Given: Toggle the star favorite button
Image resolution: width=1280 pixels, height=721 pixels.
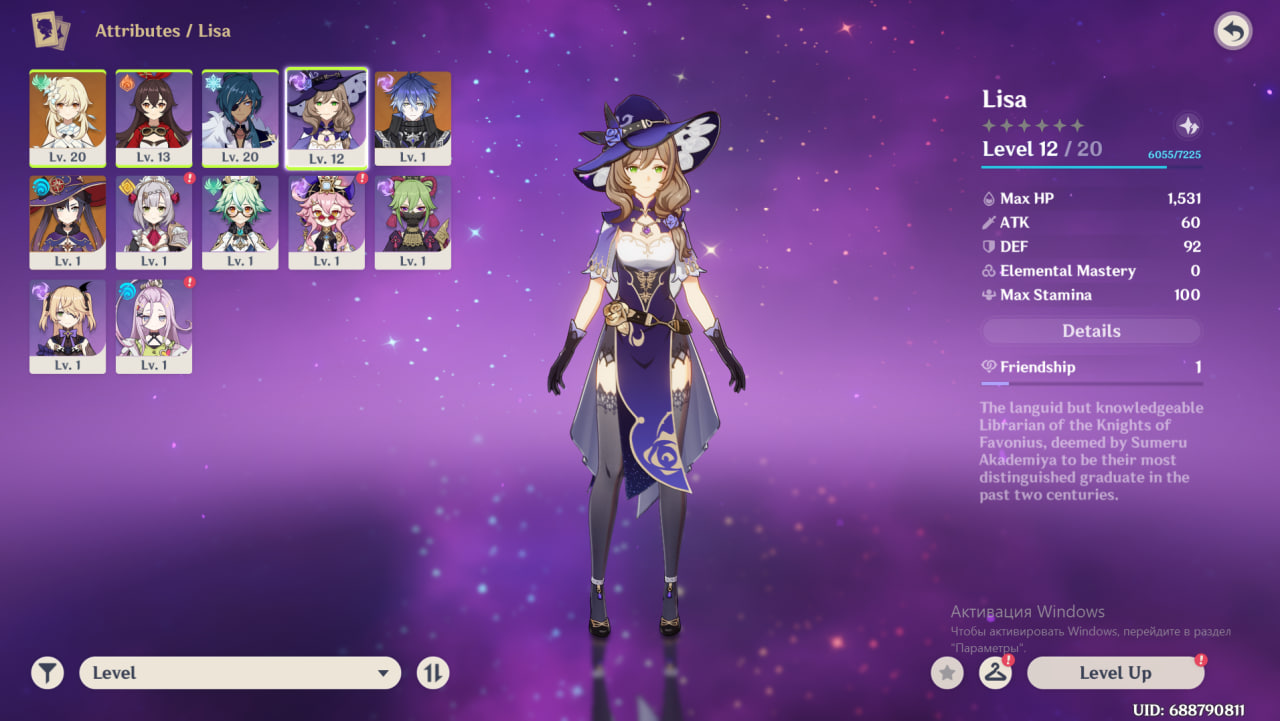Looking at the screenshot, I should pyautogui.click(x=947, y=673).
